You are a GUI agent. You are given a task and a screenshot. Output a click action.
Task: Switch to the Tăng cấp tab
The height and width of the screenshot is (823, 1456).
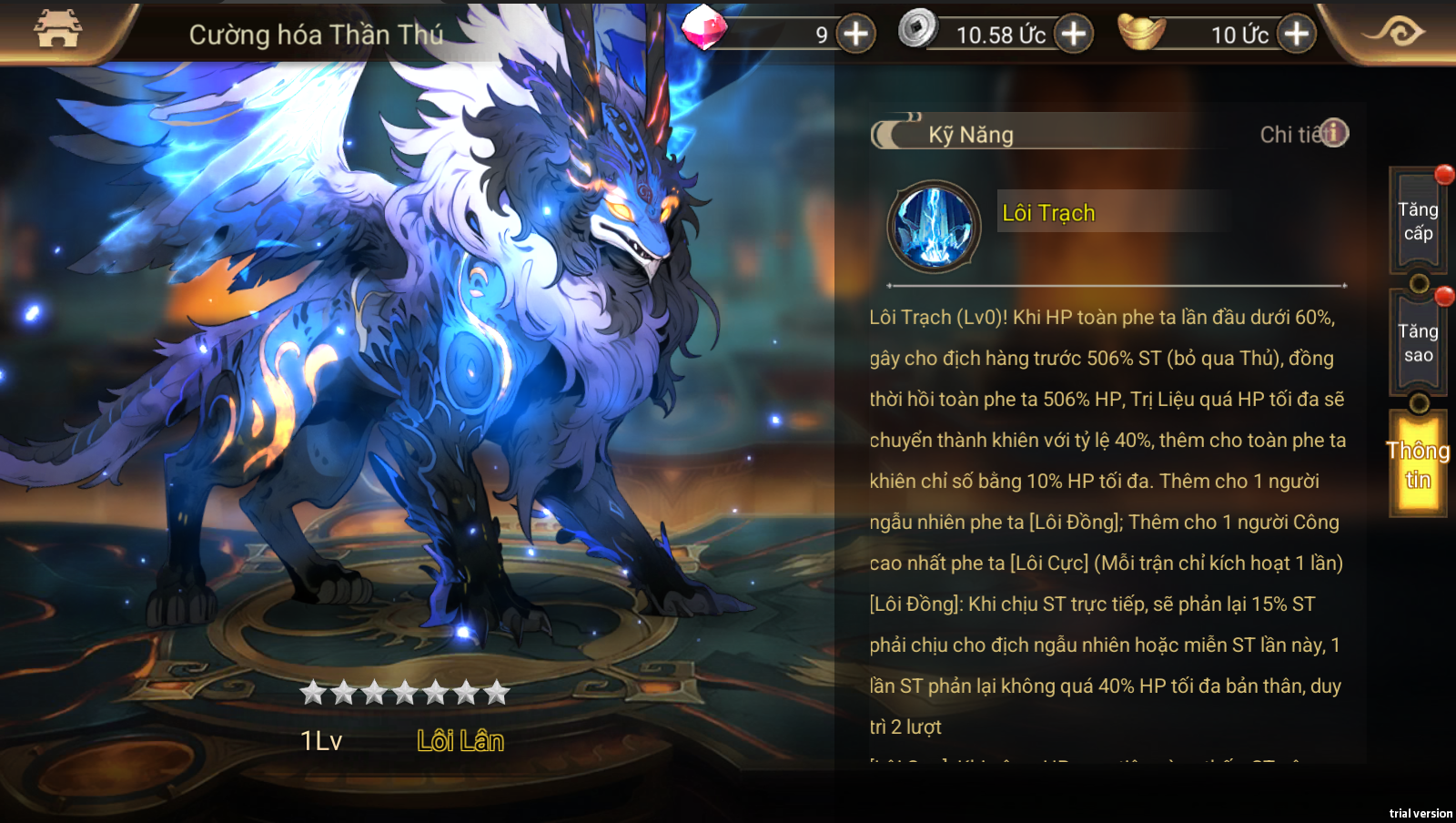1417,221
